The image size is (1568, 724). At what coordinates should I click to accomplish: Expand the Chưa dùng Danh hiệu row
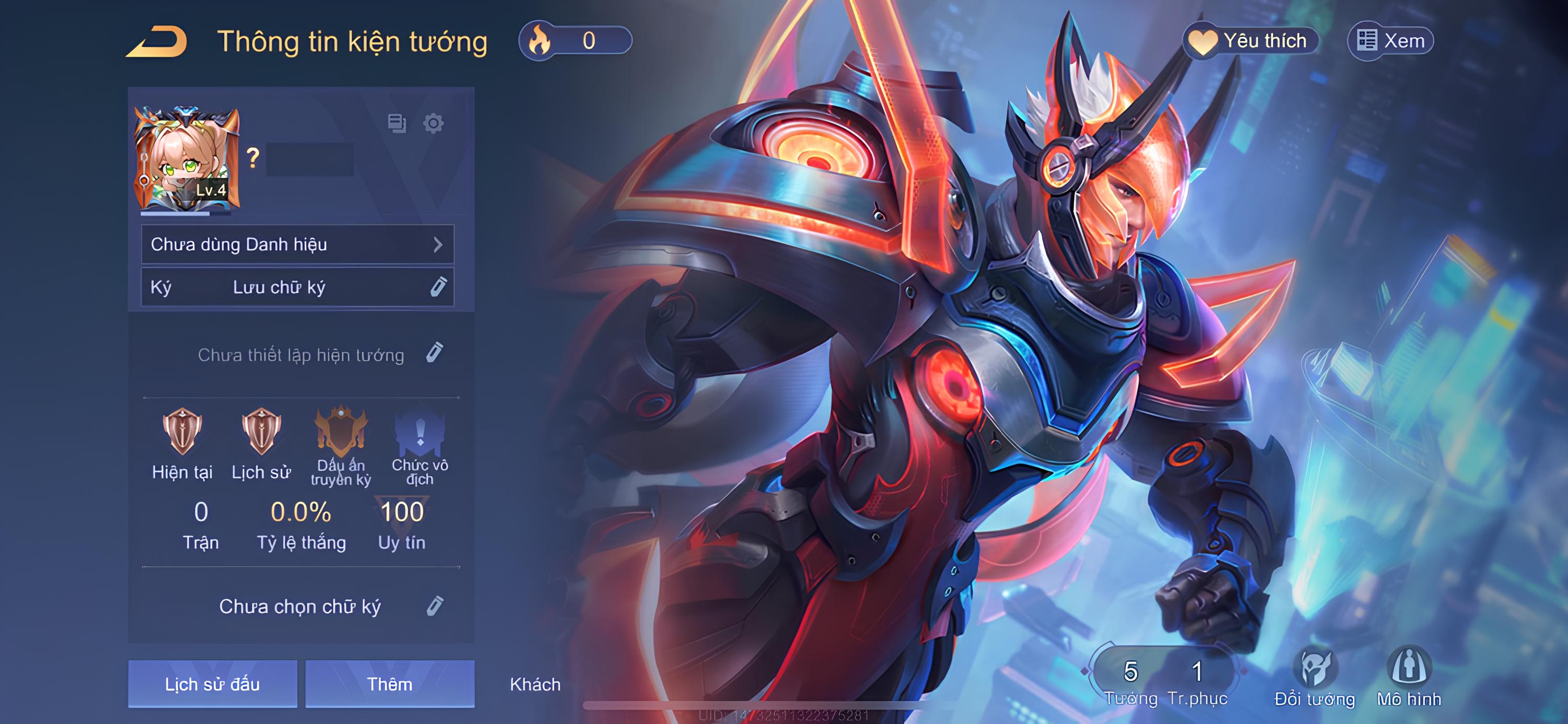297,244
